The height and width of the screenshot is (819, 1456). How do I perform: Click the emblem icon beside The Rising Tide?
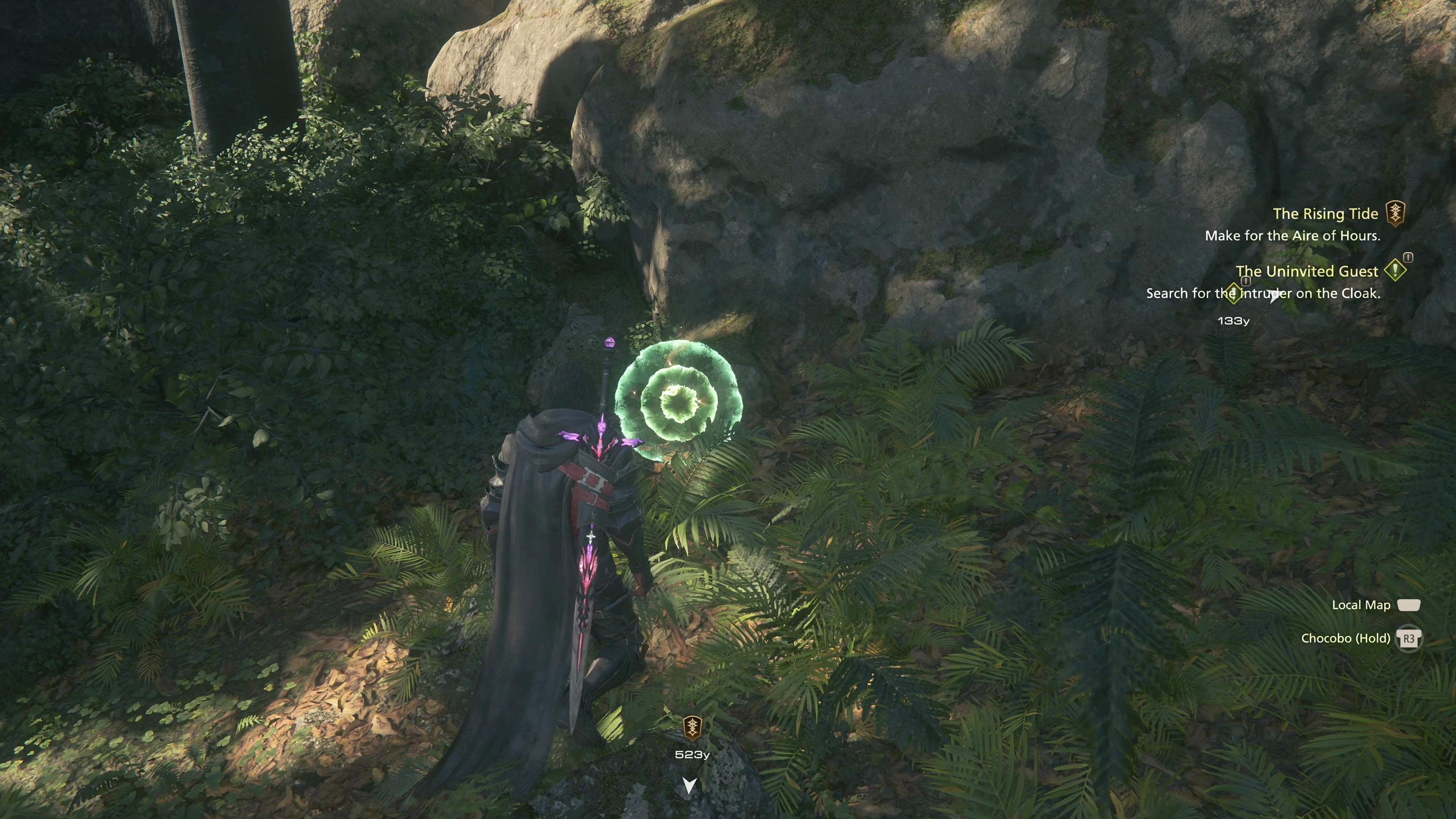tap(1395, 213)
